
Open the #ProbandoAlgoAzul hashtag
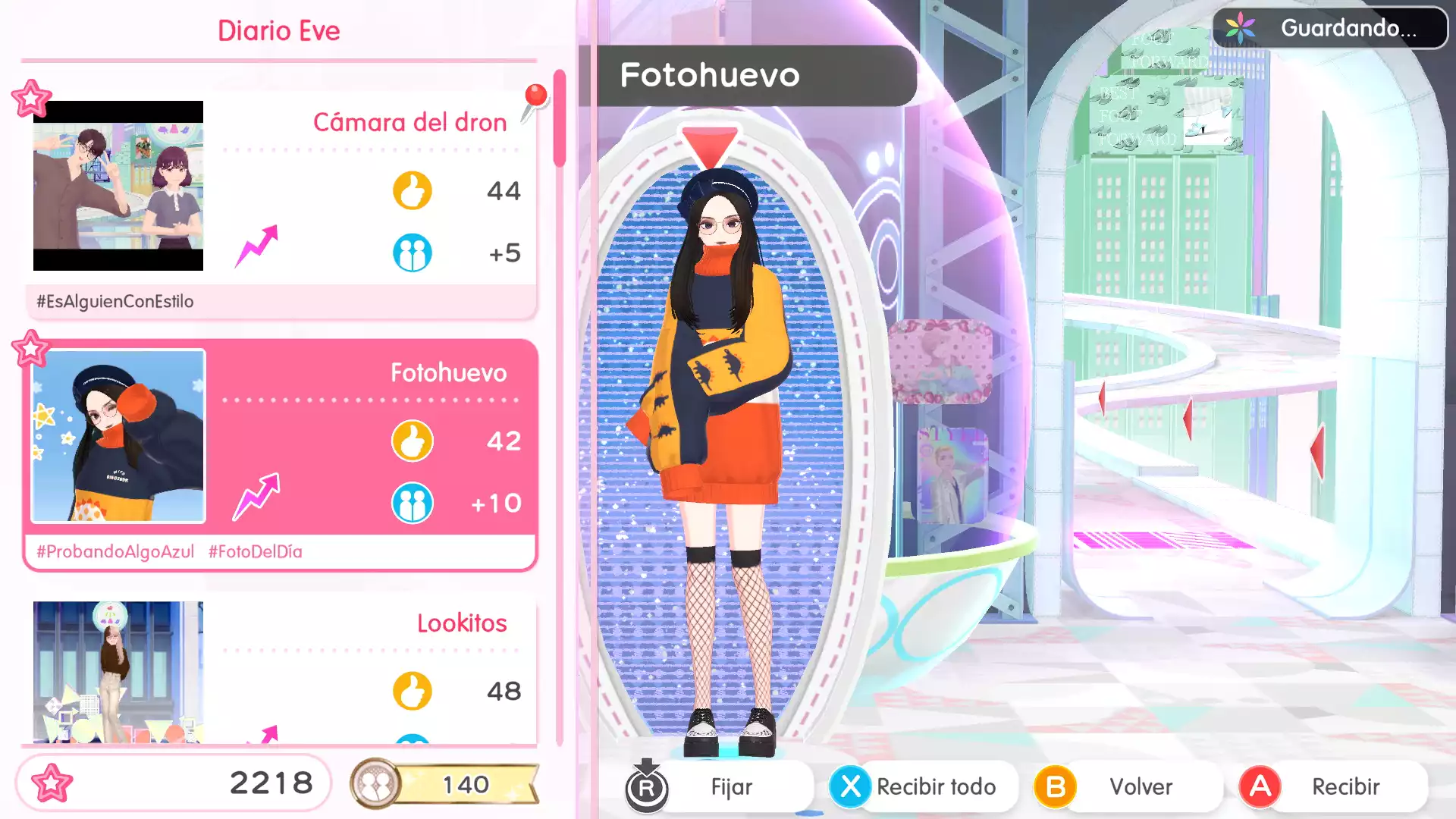click(115, 552)
